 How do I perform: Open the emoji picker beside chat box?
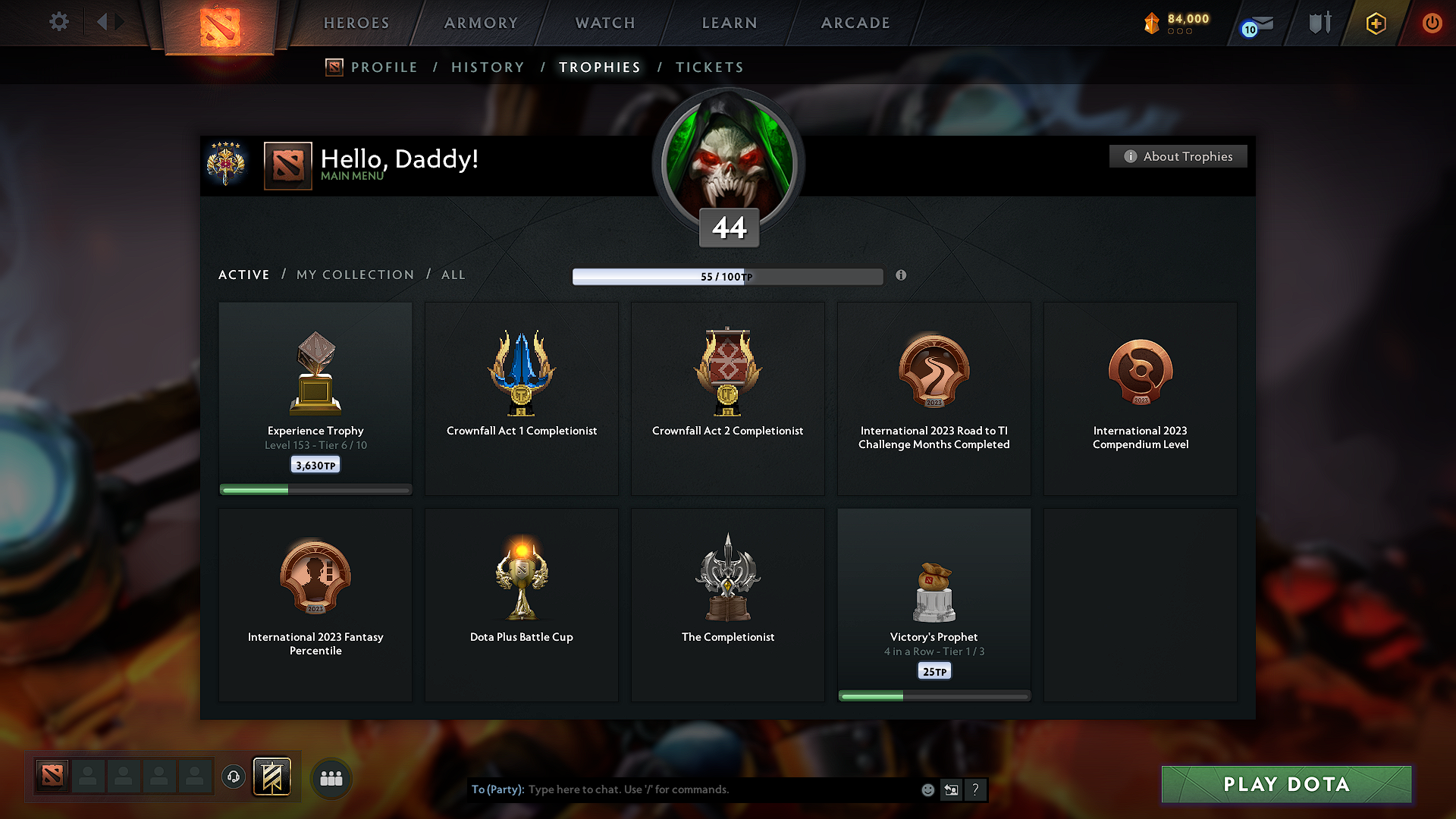click(x=927, y=789)
